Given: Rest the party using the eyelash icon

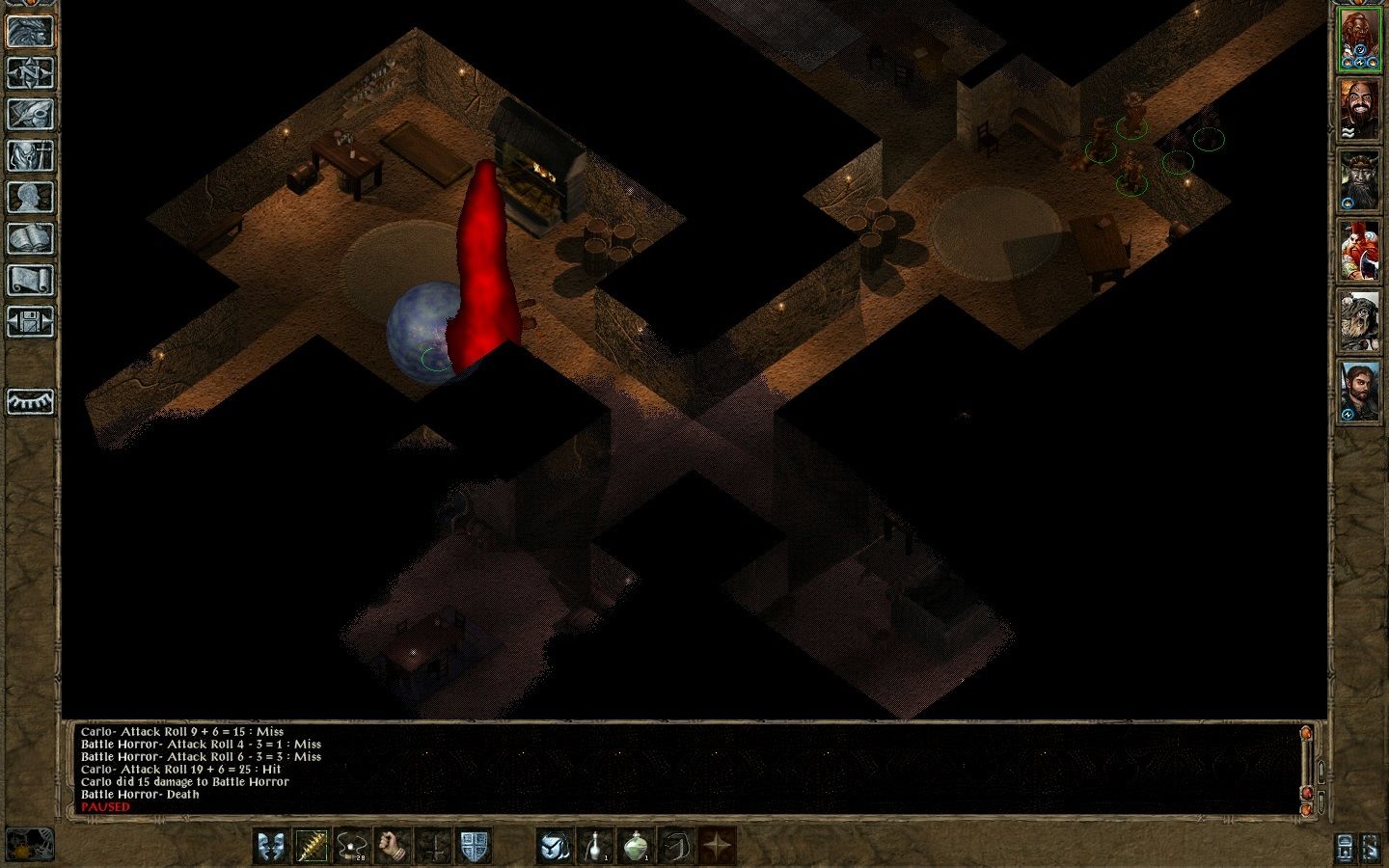Looking at the screenshot, I should pyautogui.click(x=29, y=403).
